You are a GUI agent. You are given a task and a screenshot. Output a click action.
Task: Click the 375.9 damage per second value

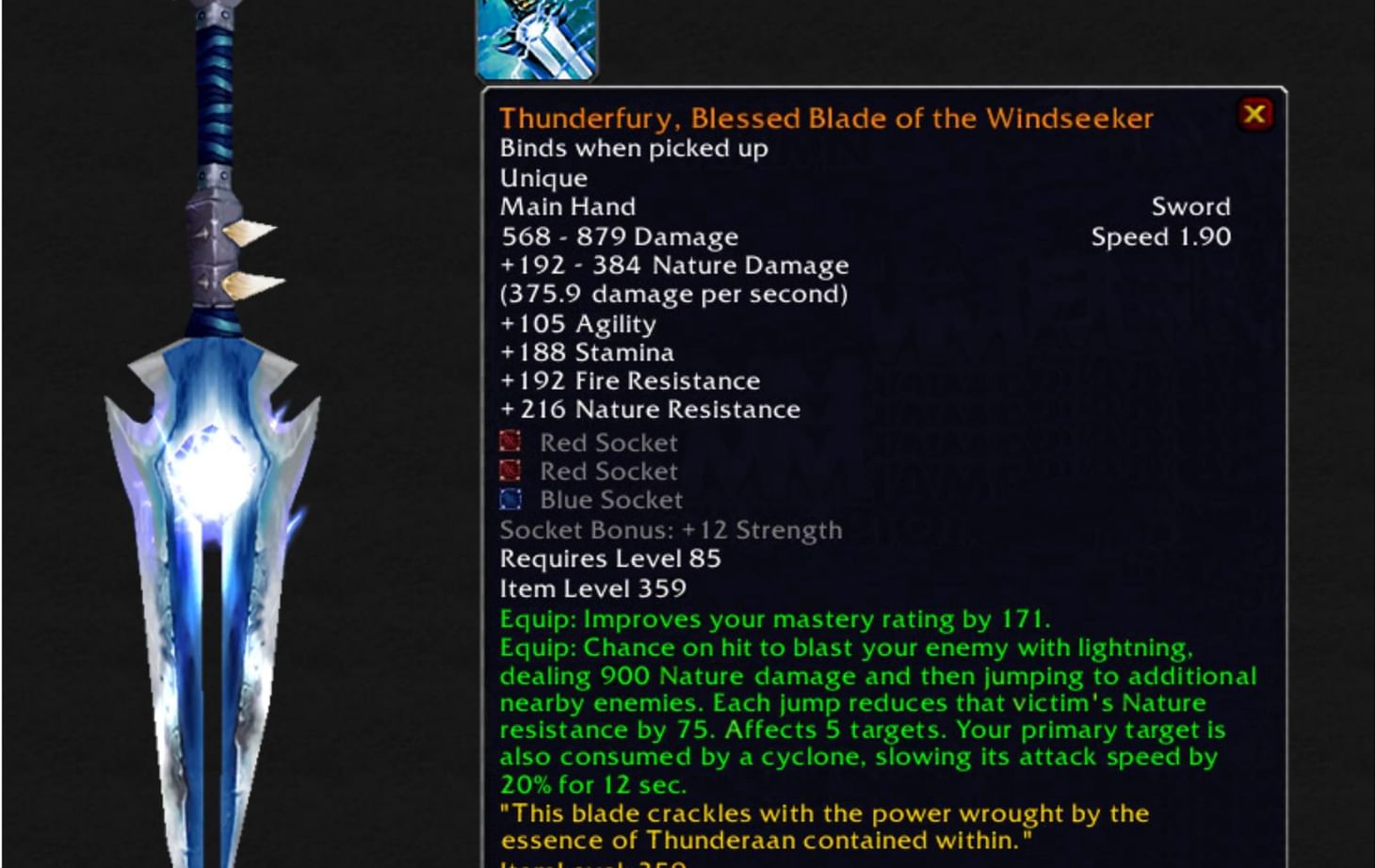(x=672, y=294)
